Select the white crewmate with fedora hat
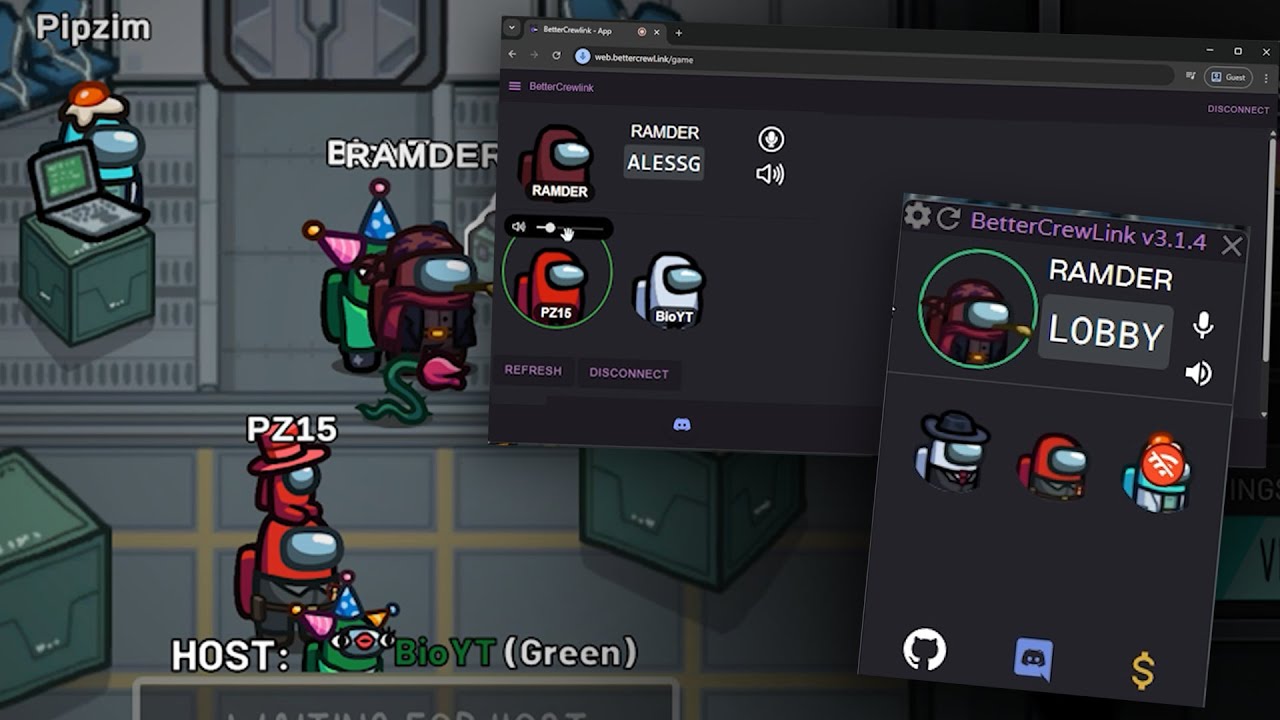The image size is (1280, 720). pos(953,452)
